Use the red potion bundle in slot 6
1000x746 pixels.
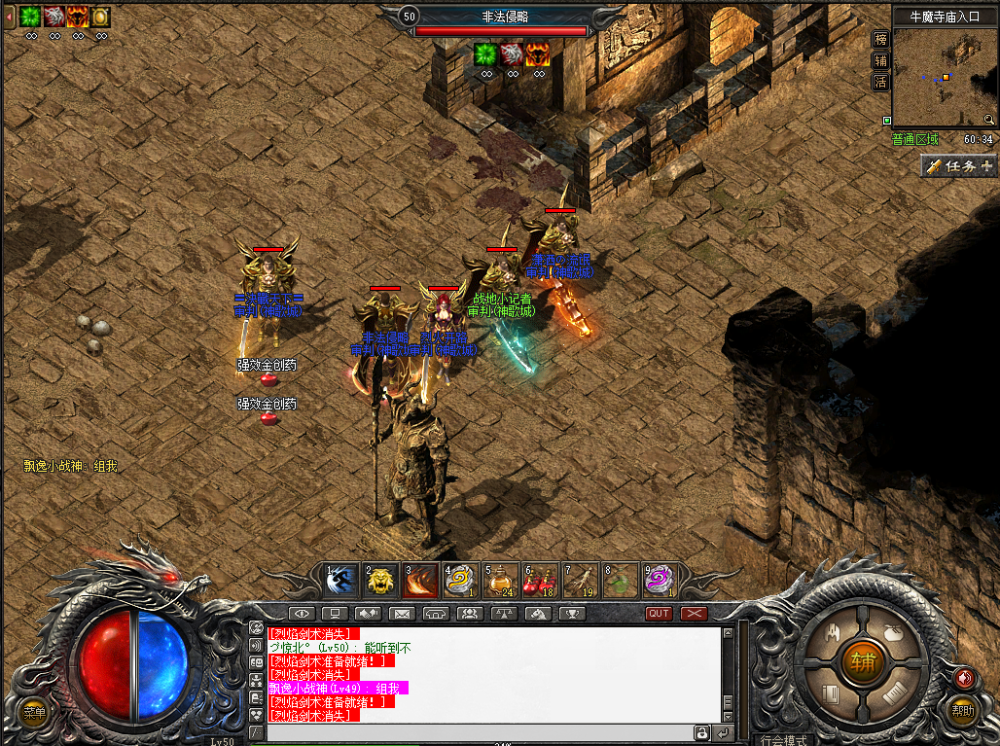coord(541,580)
